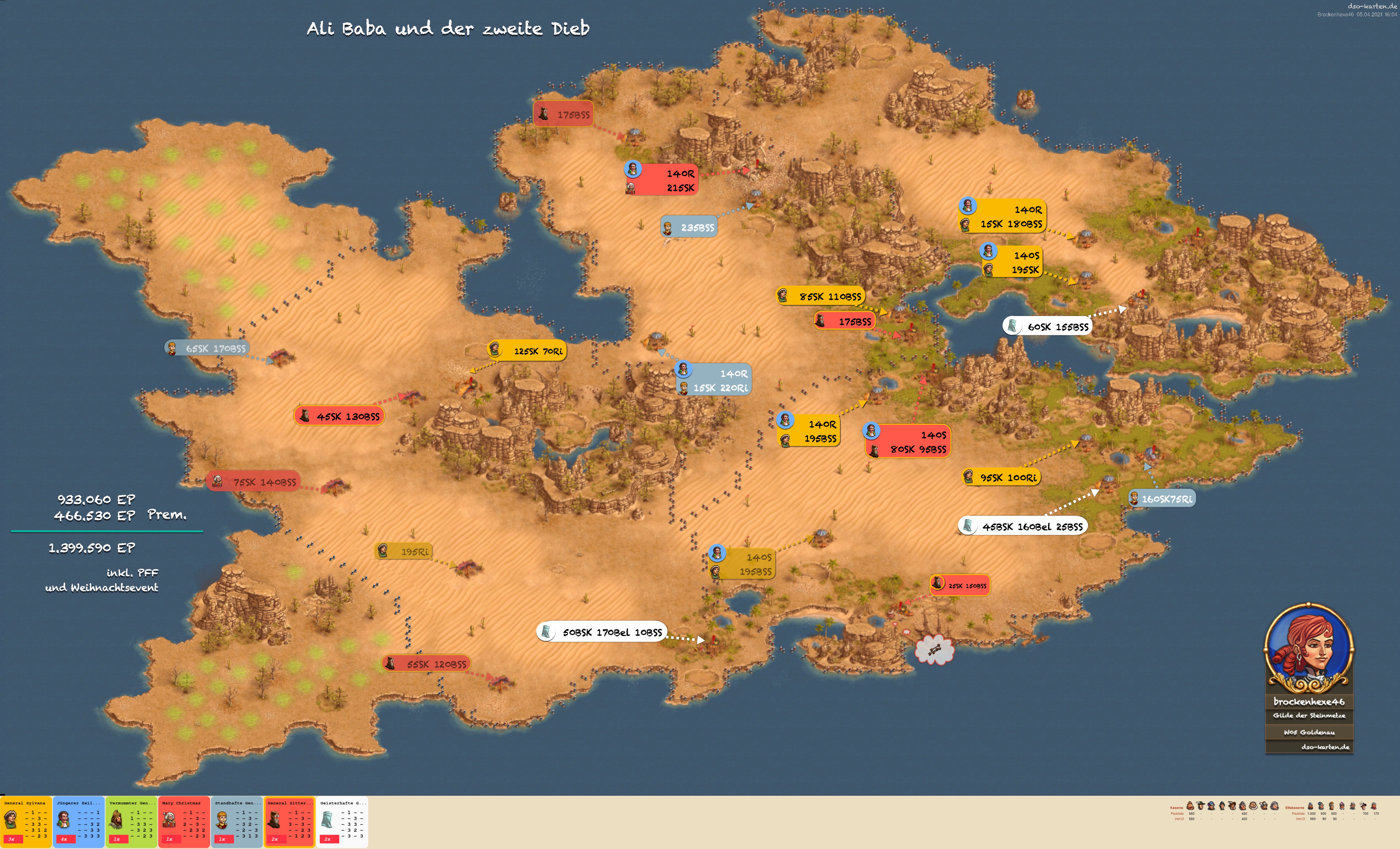Select the "45BSK 160Bel 25BSS" attack marker
This screenshot has width=1400, height=849.
(1023, 526)
